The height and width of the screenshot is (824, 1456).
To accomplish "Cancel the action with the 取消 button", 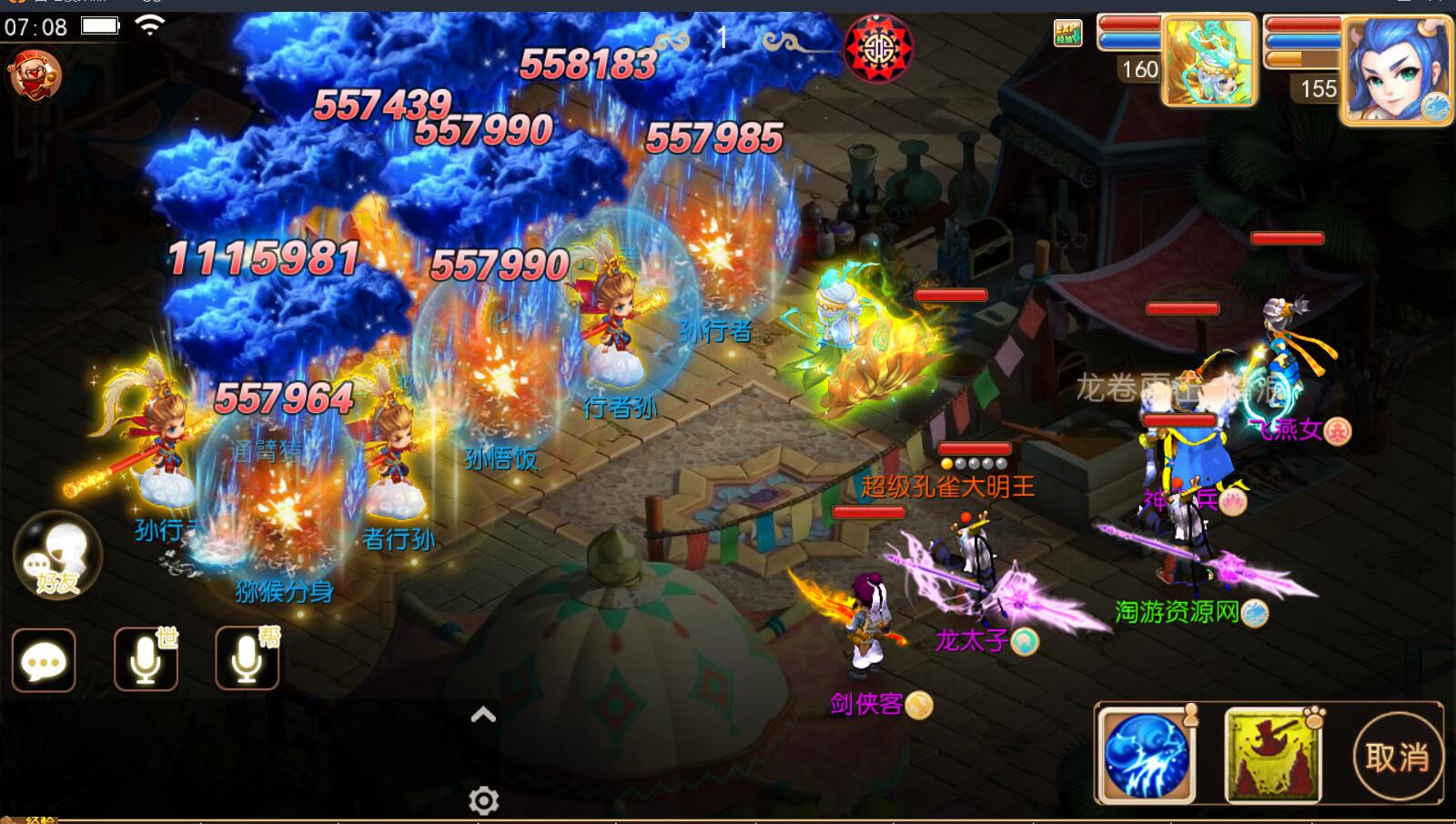I will coord(1397,757).
